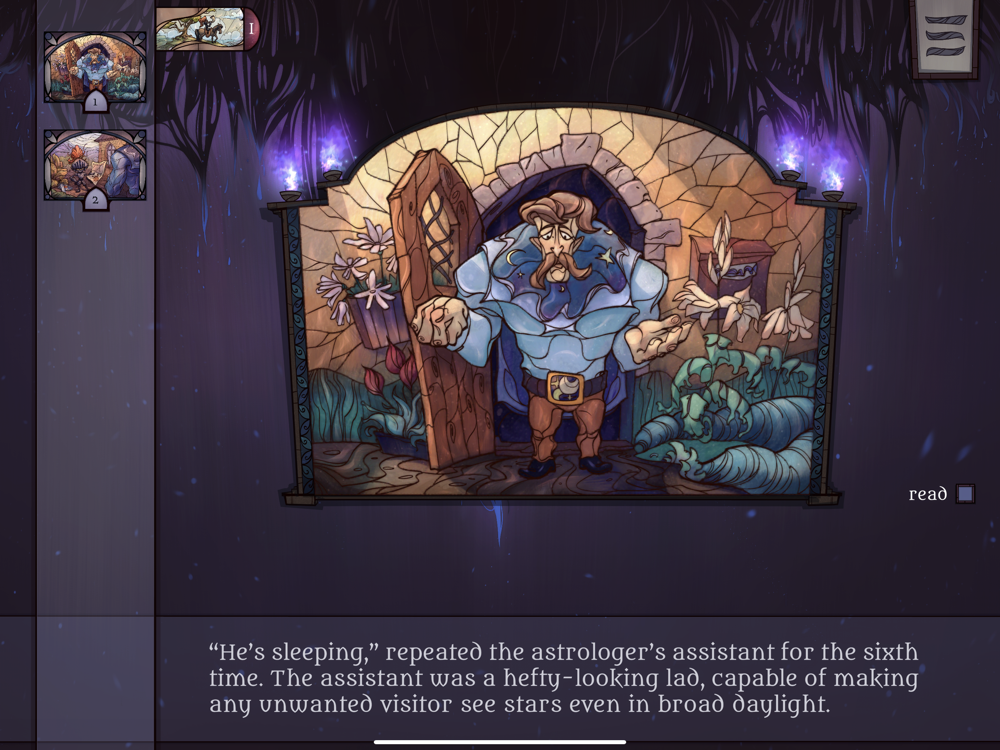Open the menu with three wavy lines
Screen dimensions: 1000x750
coord(944,36)
